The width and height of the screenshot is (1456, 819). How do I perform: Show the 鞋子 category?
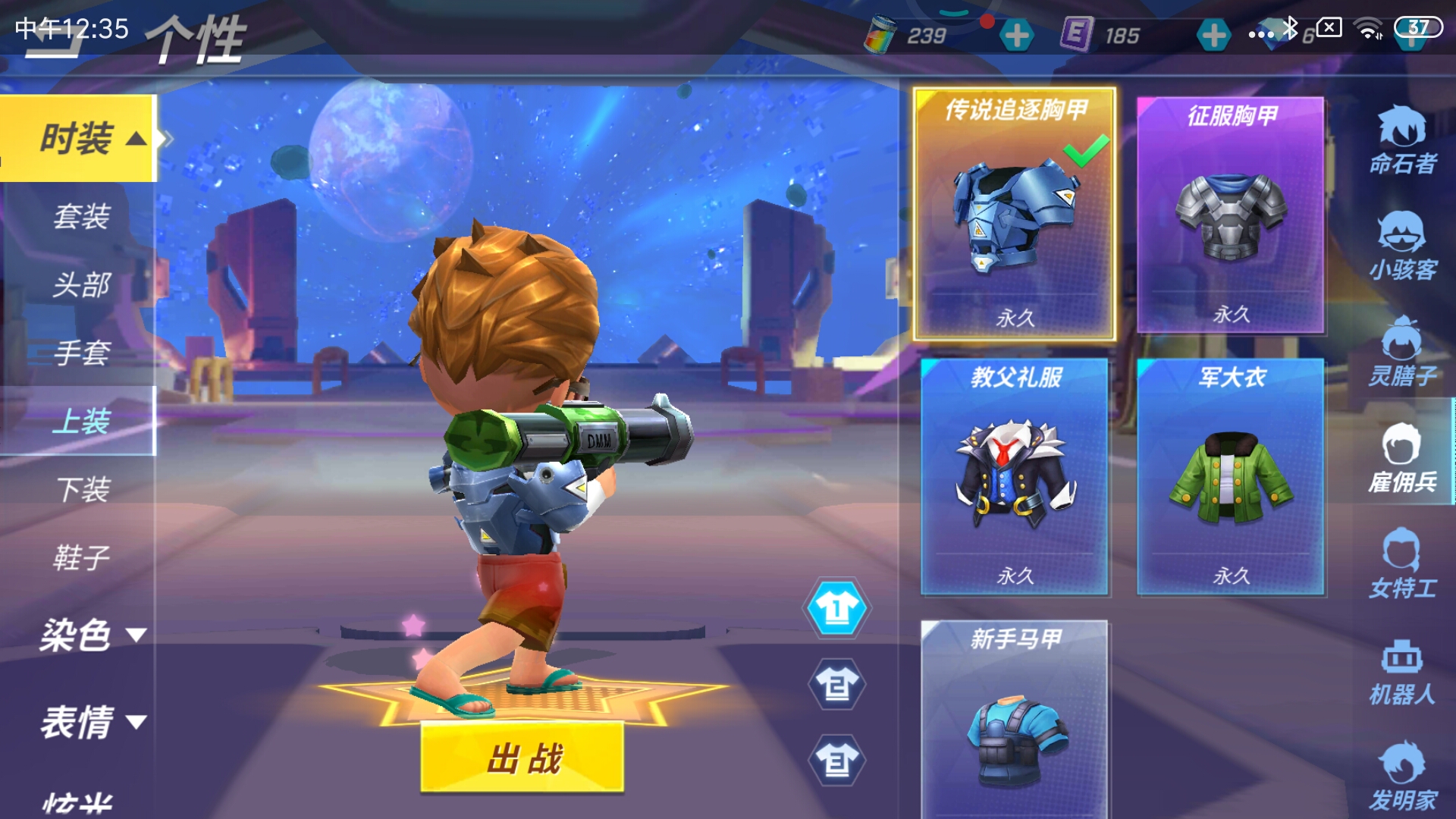(81, 557)
